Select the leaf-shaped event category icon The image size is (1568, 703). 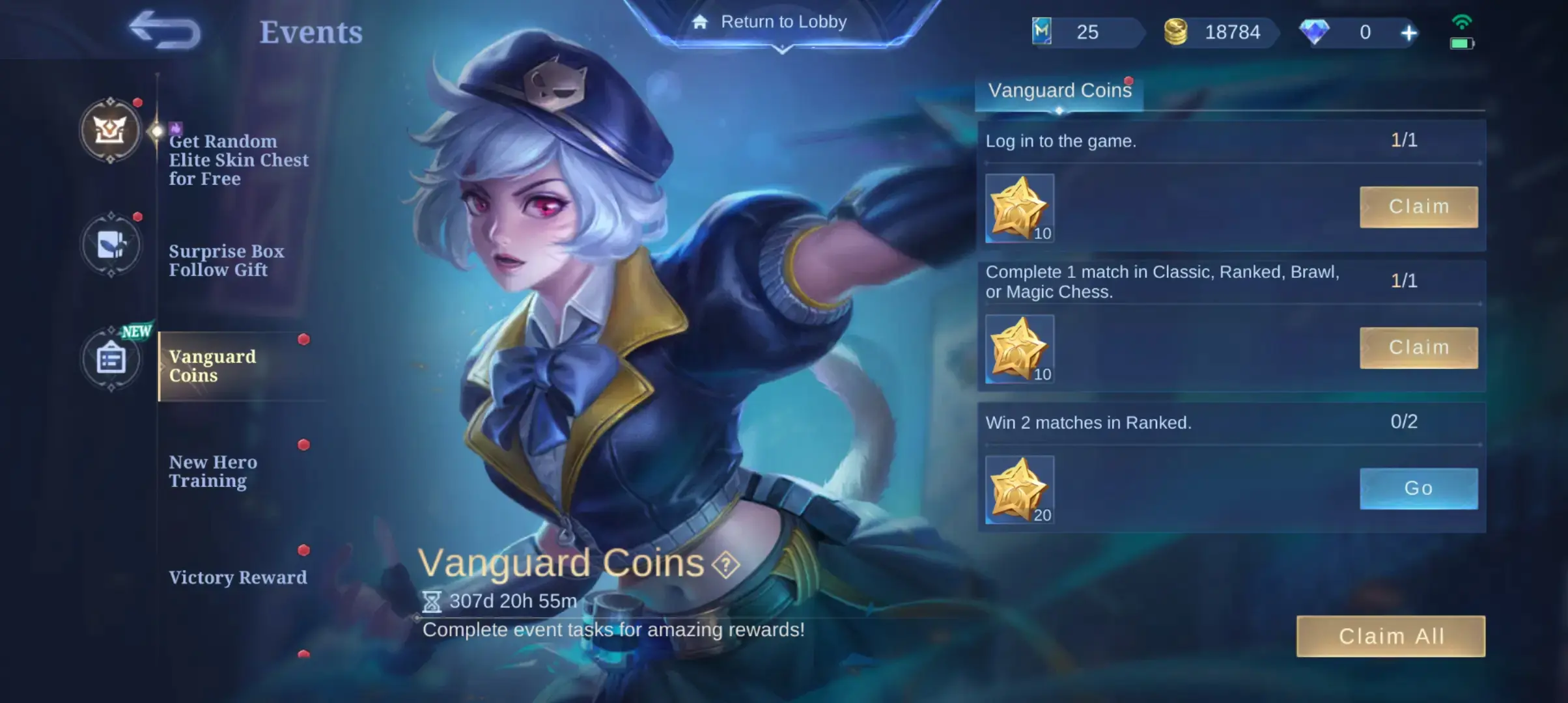(x=111, y=244)
